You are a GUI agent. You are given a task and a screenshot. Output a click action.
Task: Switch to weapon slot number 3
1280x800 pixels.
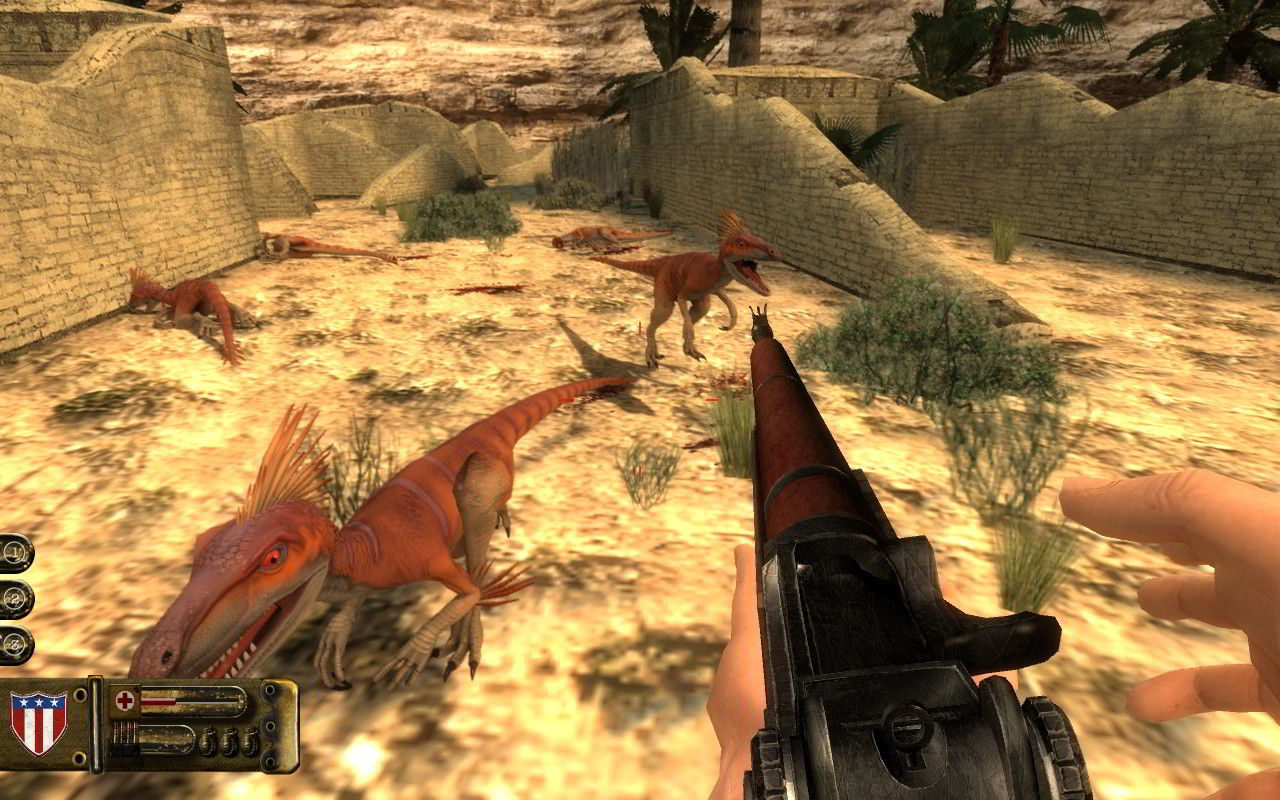15,645
